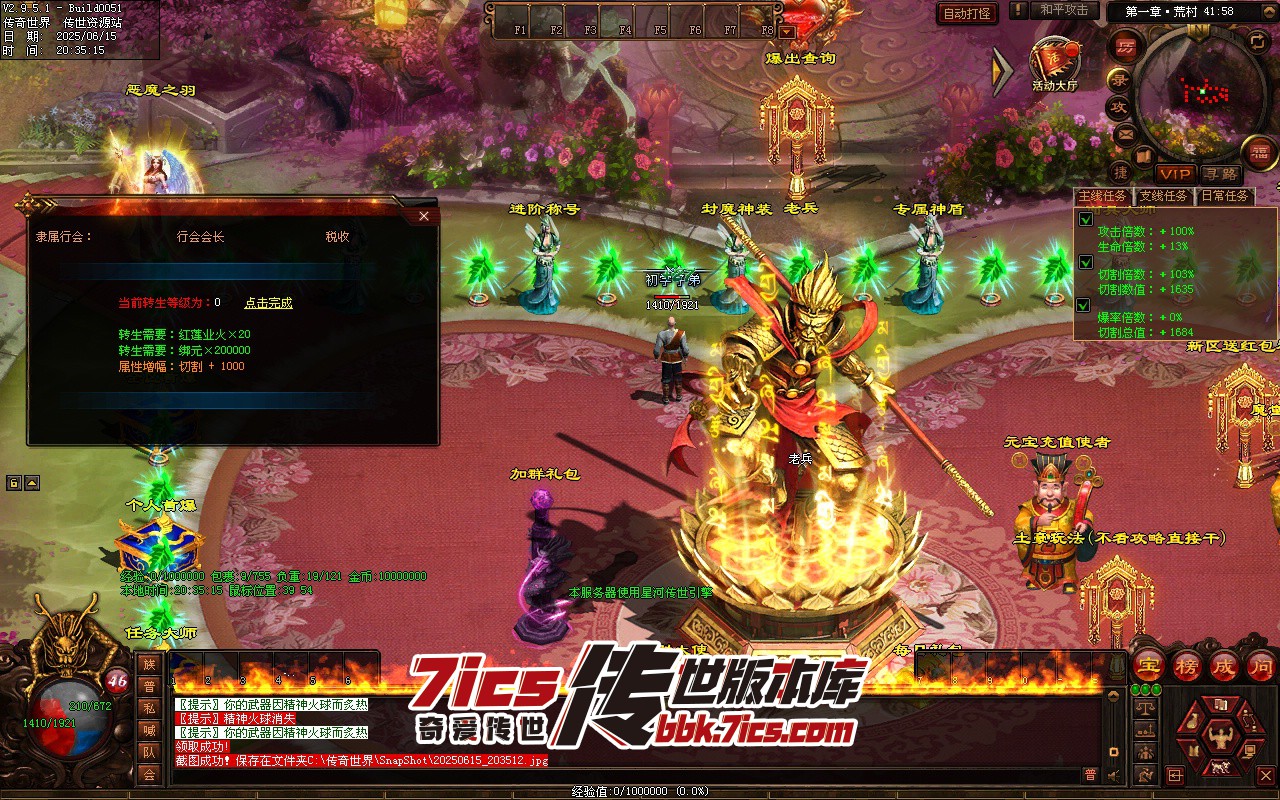The height and width of the screenshot is (800, 1280).
Task: Switch the 和平攻击 attack mode
Action: (x=1063, y=10)
